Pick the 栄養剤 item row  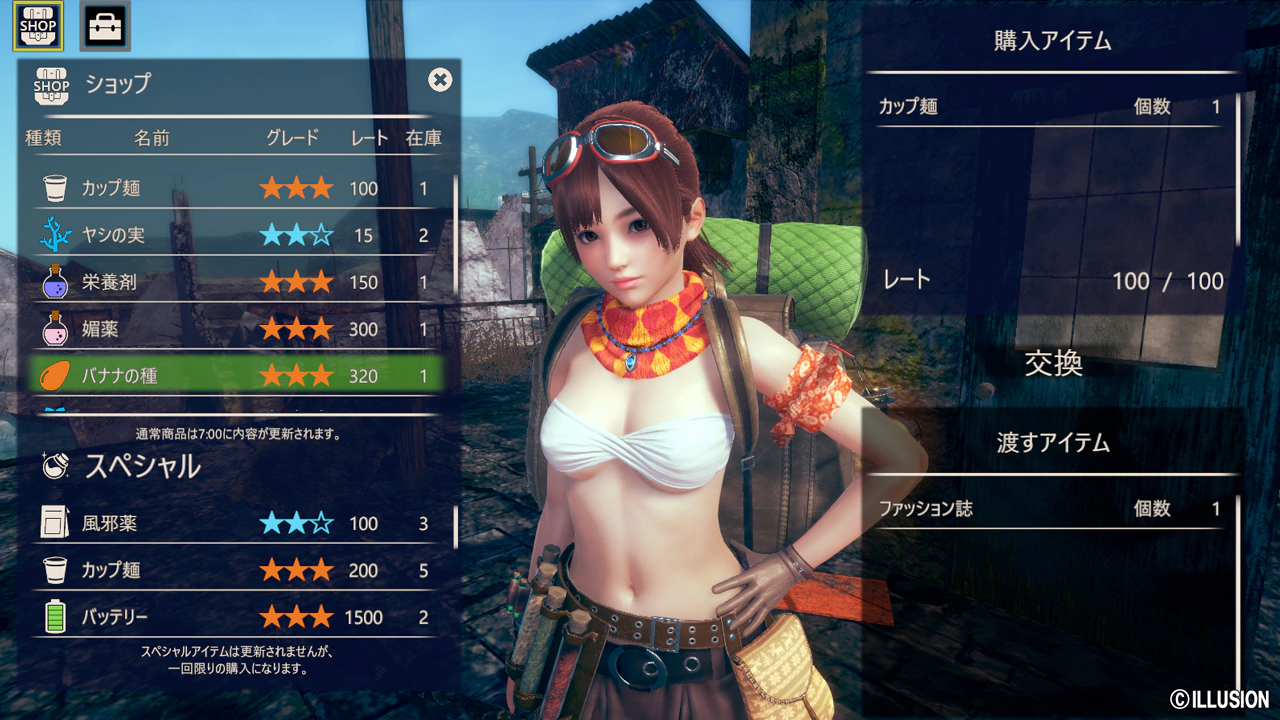click(236, 282)
